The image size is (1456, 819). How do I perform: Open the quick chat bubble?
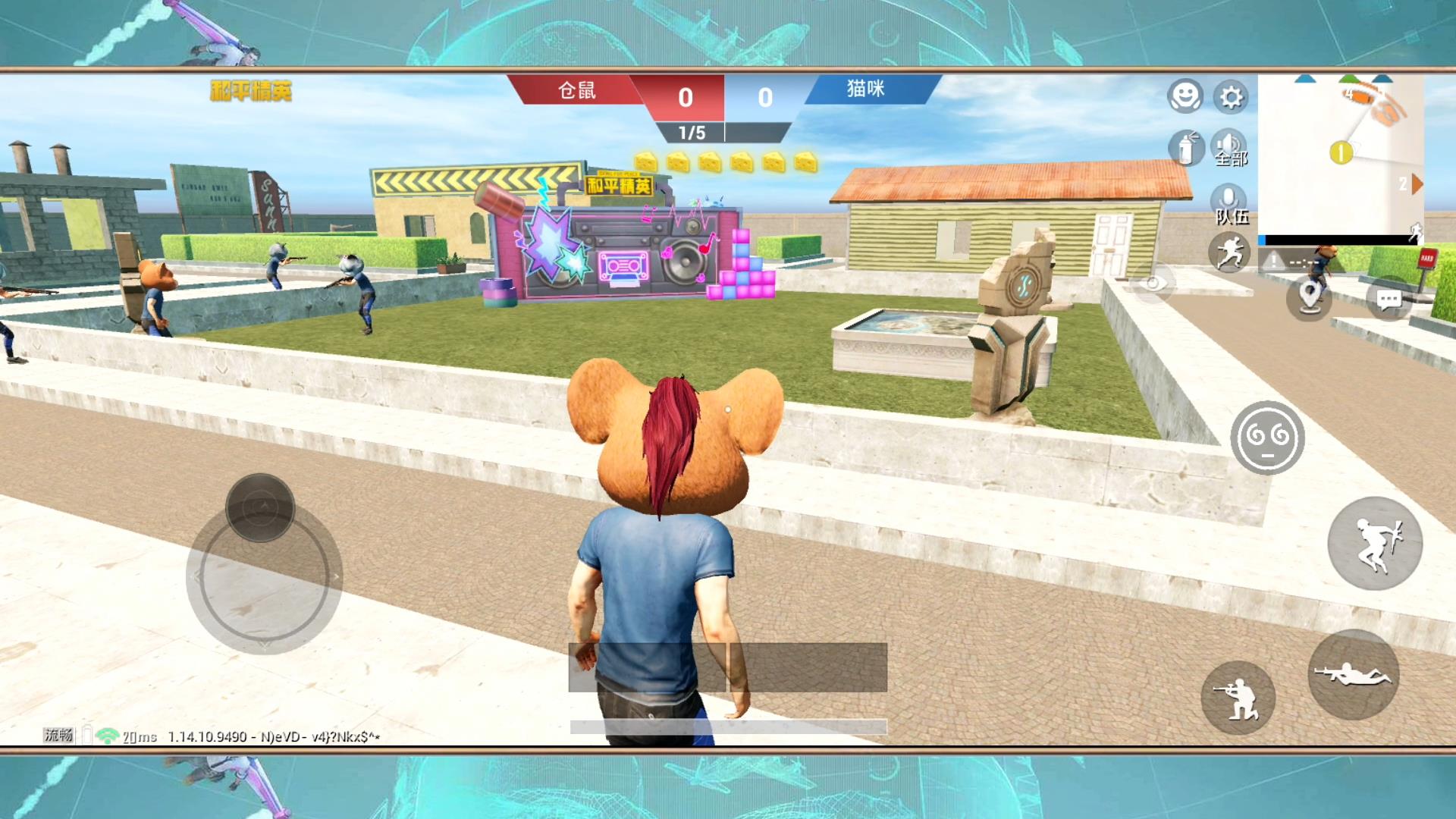(1389, 300)
